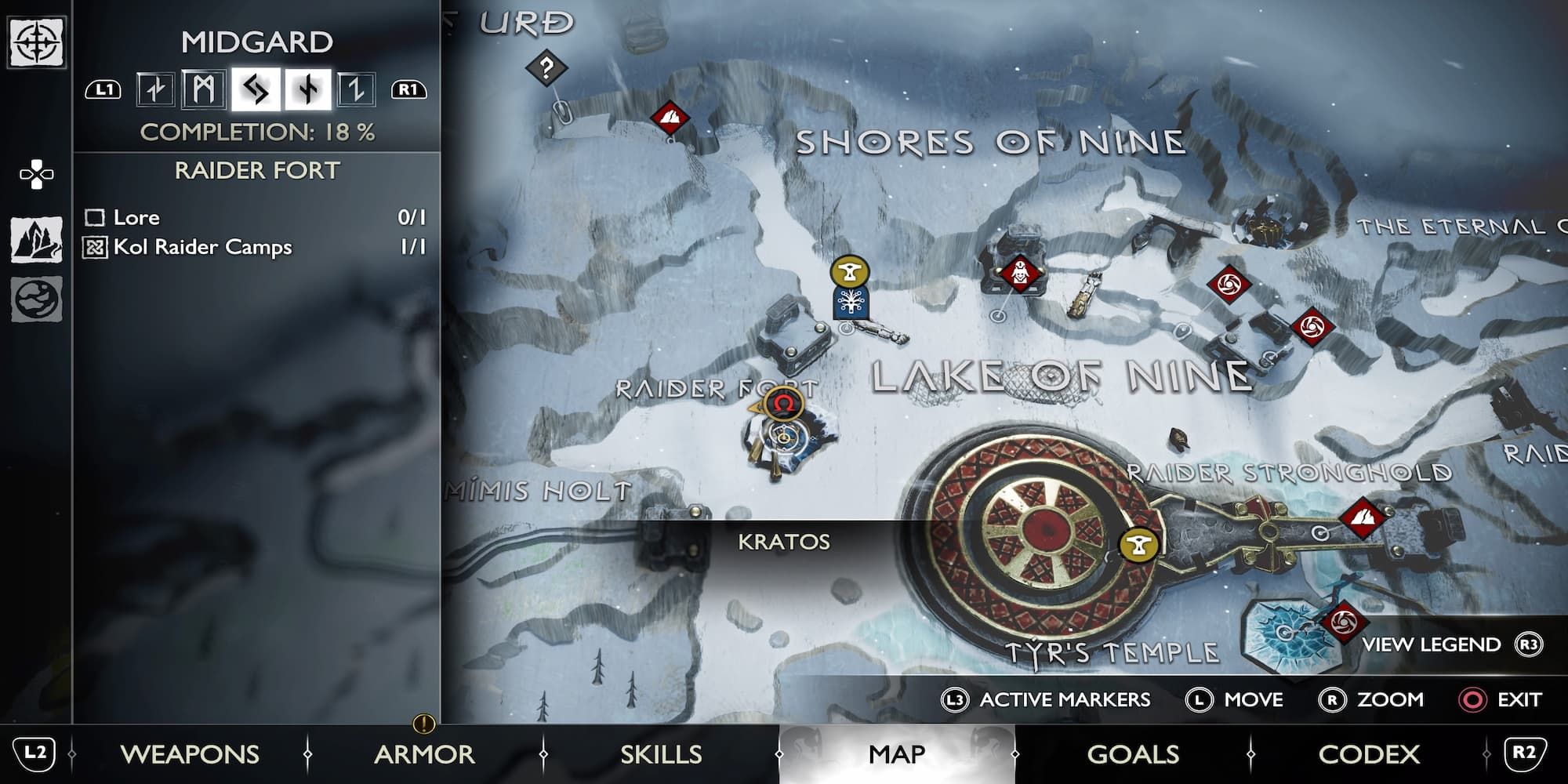Open the realm globe icon in sidebar
This screenshot has height=784, width=1568.
point(35,300)
